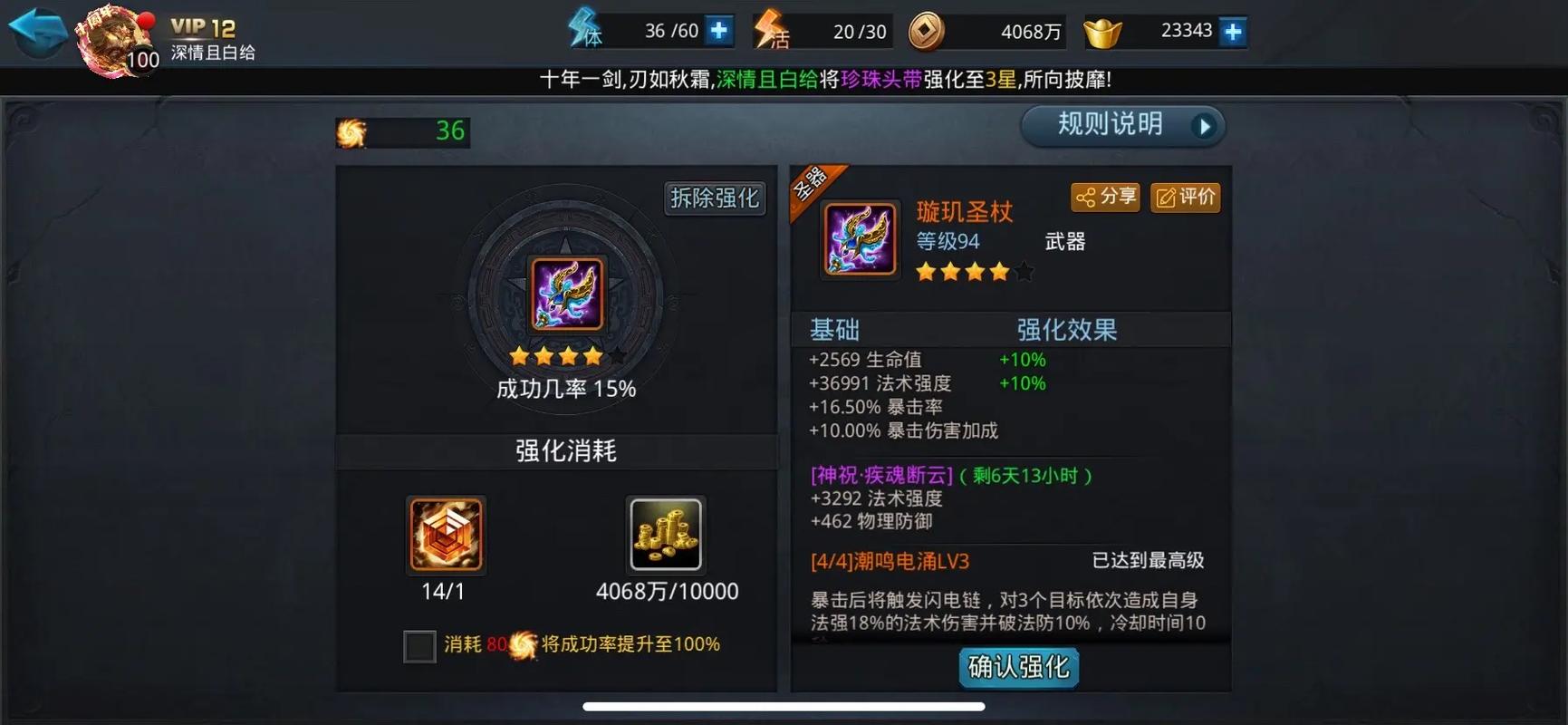The image size is (1568, 725).
Task: Open the player avatar profile expander
Action: pyautogui.click(x=114, y=41)
